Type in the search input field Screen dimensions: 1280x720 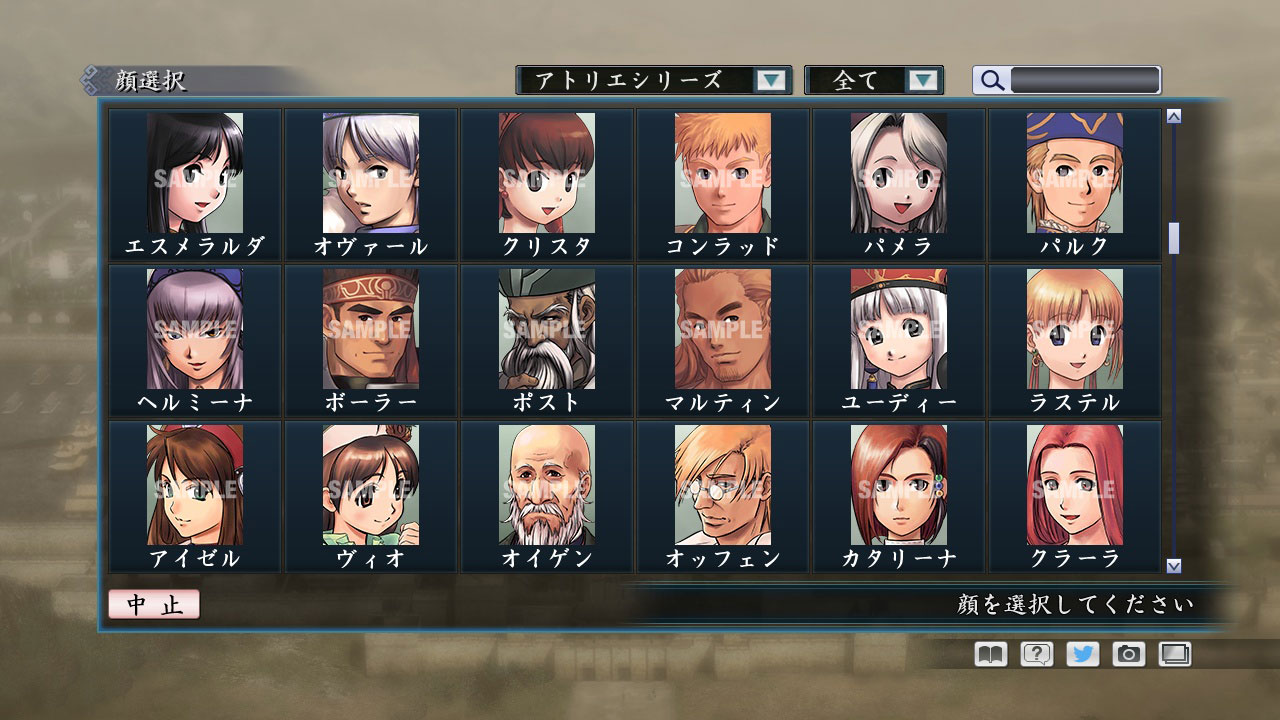coord(1085,80)
